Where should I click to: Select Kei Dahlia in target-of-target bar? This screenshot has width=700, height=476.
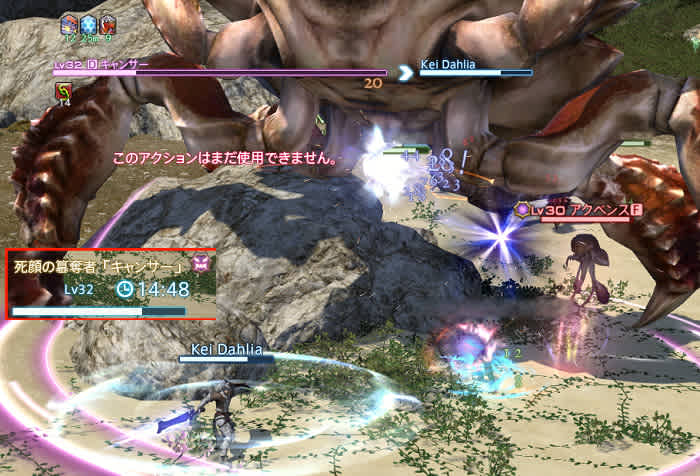[447, 63]
